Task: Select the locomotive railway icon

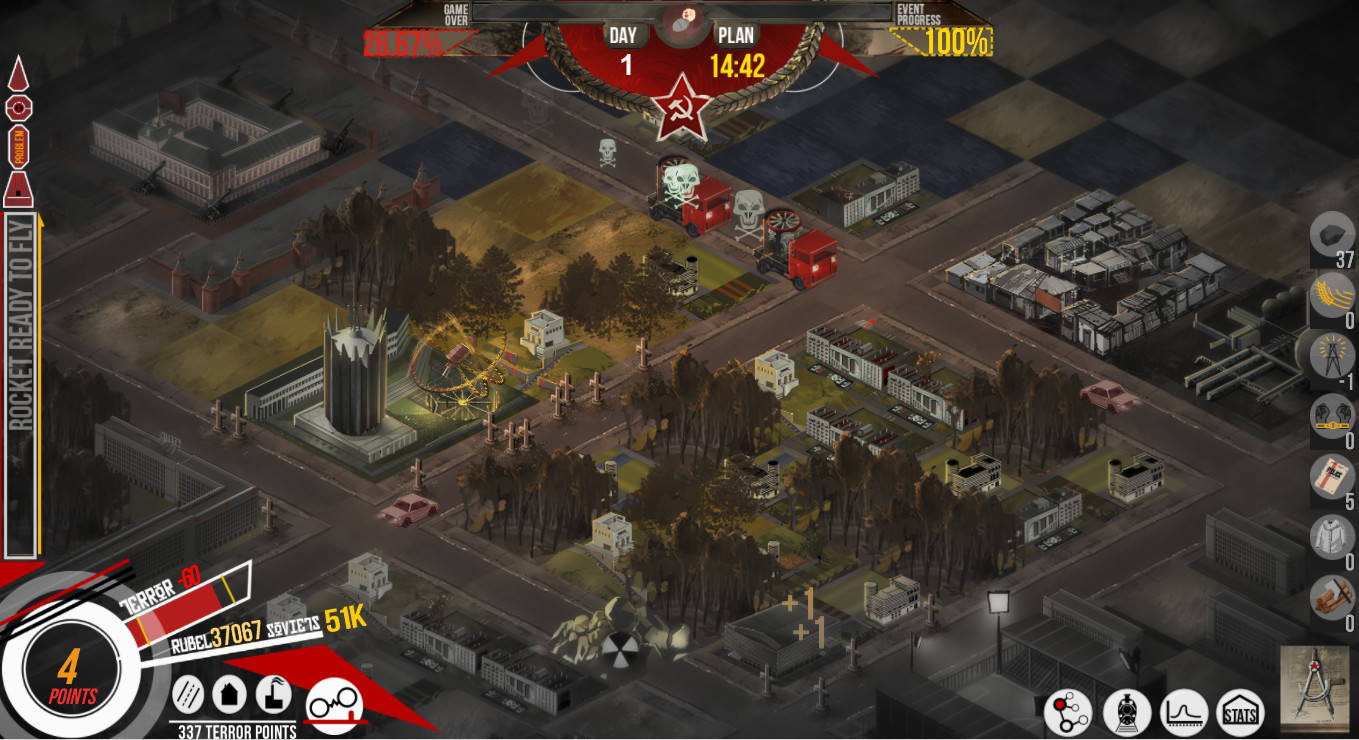Action: pyautogui.click(x=1127, y=711)
